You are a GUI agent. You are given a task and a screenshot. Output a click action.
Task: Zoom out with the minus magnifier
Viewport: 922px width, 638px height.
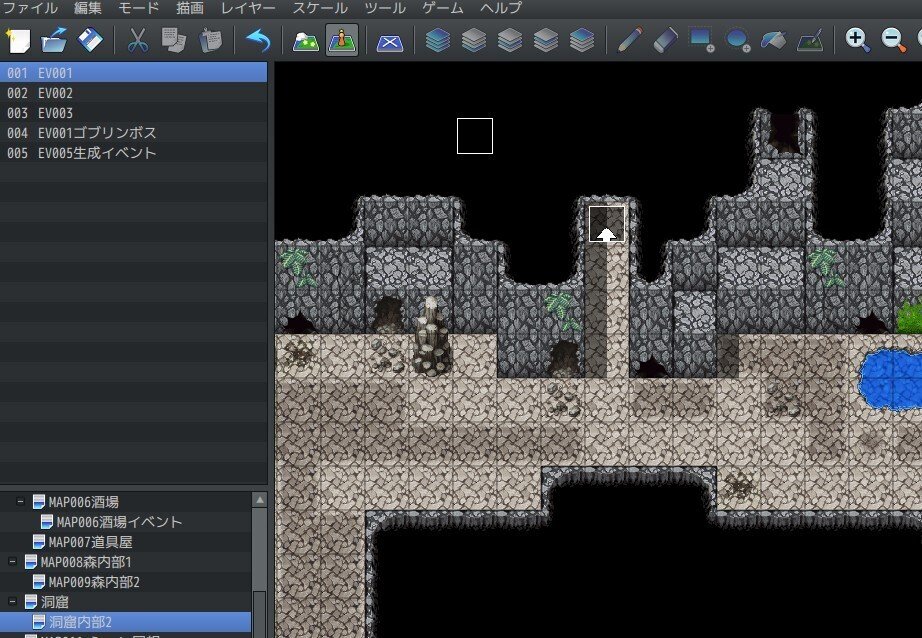pos(893,41)
